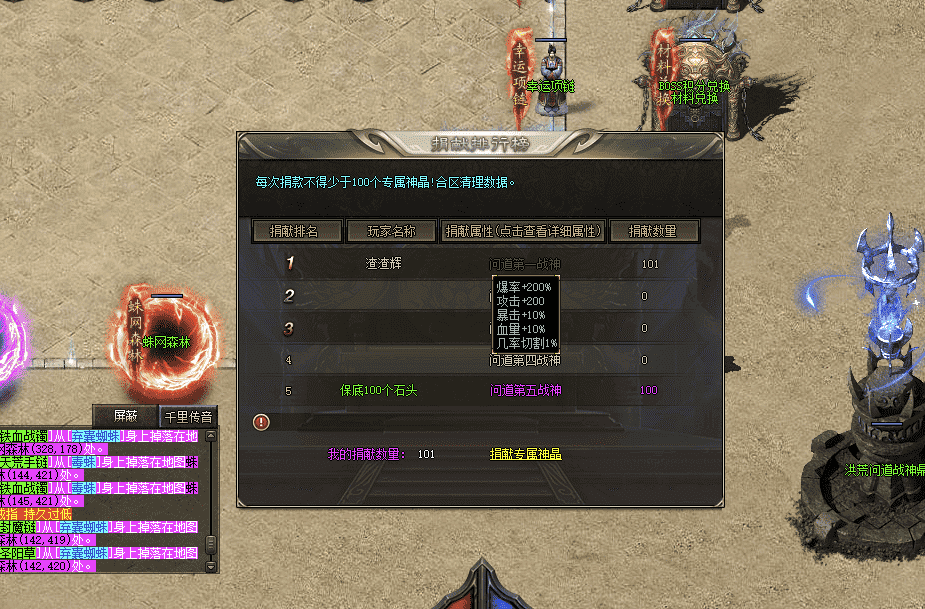Toggle the 屏蔽 chat filter button
The width and height of the screenshot is (925, 609).
(125, 416)
